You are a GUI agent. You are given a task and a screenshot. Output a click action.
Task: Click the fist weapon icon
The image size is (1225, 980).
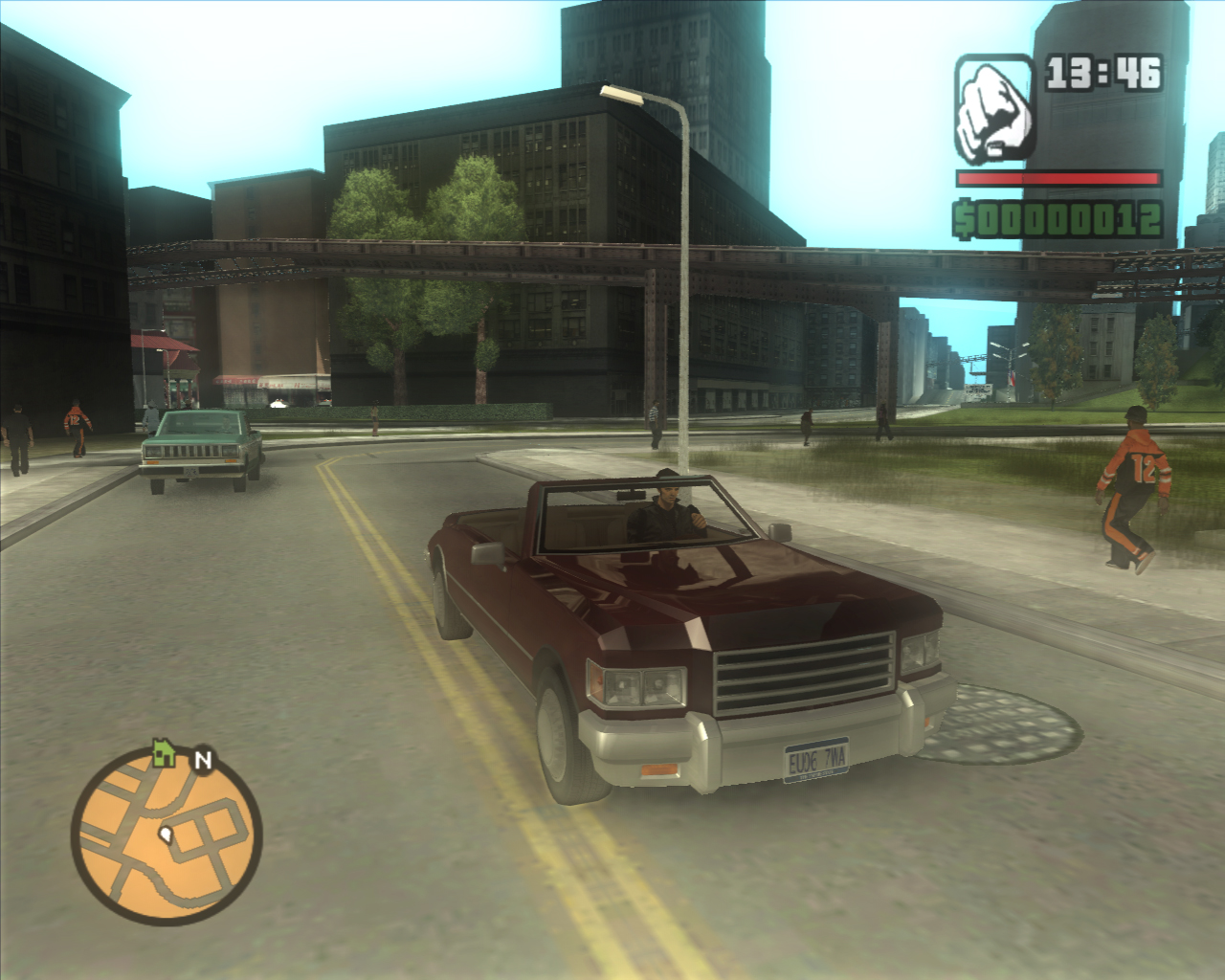coord(993,108)
